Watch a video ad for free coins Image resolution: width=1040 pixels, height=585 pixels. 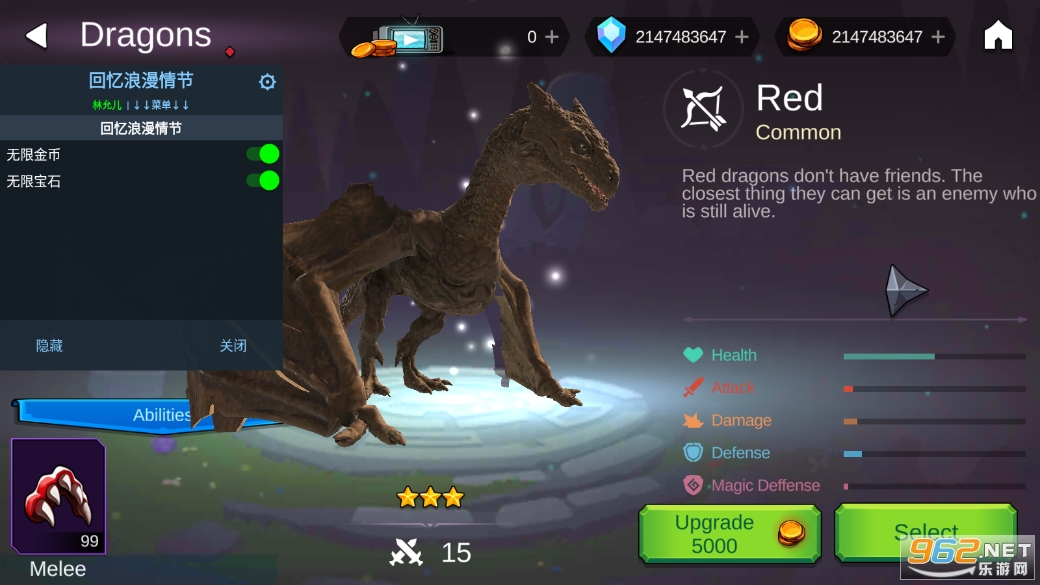(400, 37)
